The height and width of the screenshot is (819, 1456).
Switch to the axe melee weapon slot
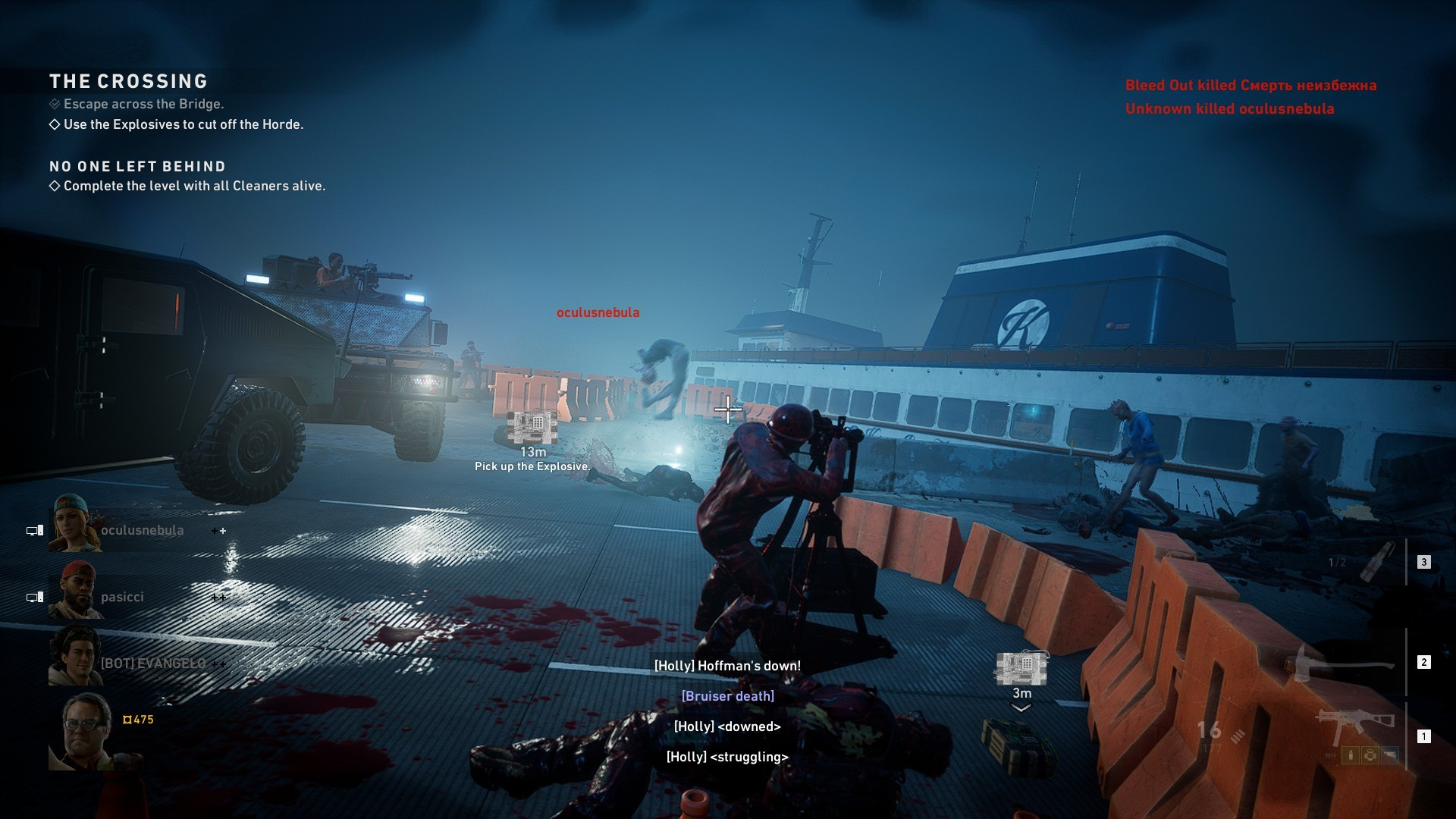(x=1342, y=662)
